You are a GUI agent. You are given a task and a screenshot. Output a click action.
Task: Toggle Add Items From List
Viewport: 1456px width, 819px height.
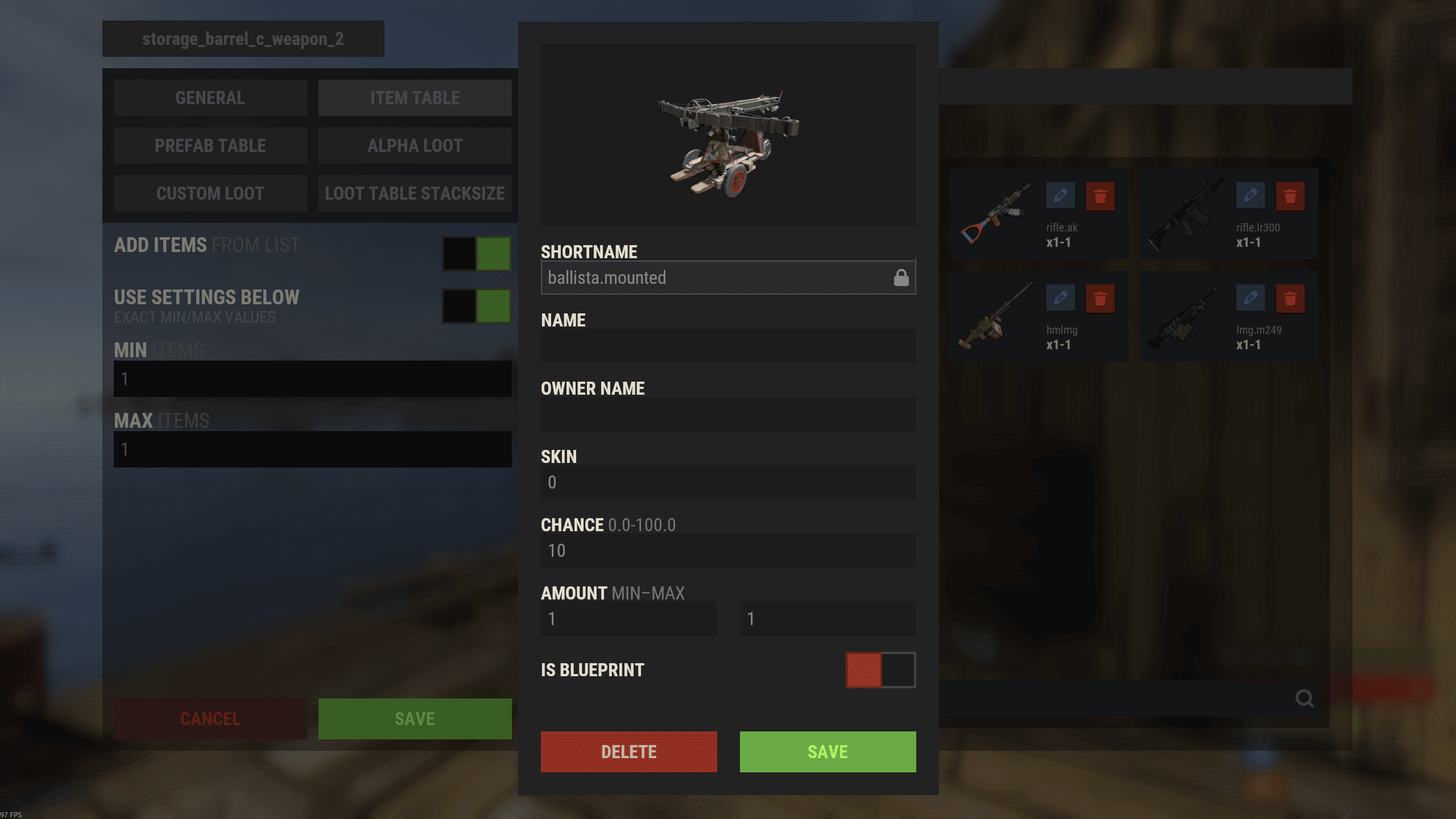[477, 253]
